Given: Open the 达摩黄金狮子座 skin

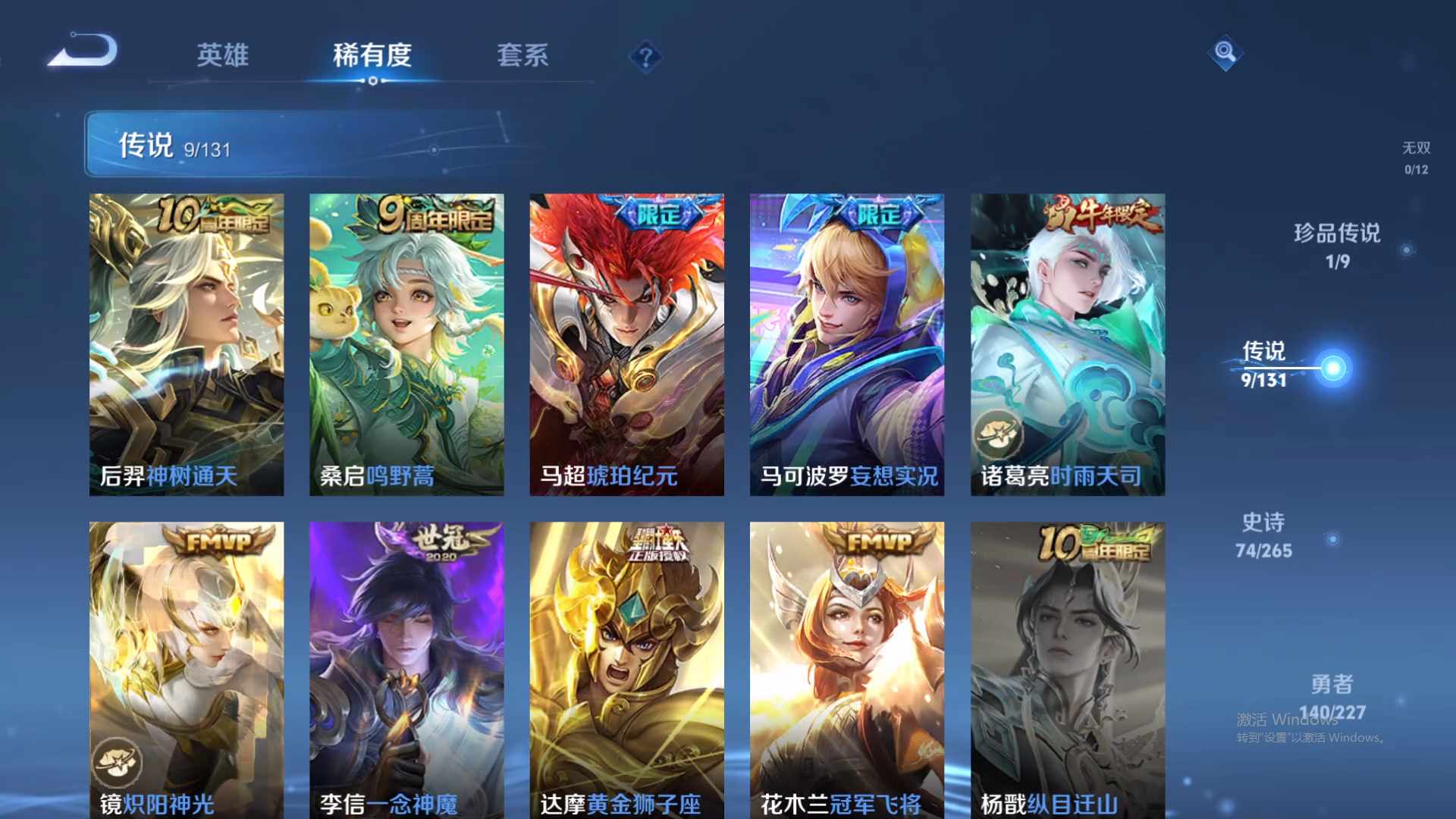Looking at the screenshot, I should coord(627,667).
